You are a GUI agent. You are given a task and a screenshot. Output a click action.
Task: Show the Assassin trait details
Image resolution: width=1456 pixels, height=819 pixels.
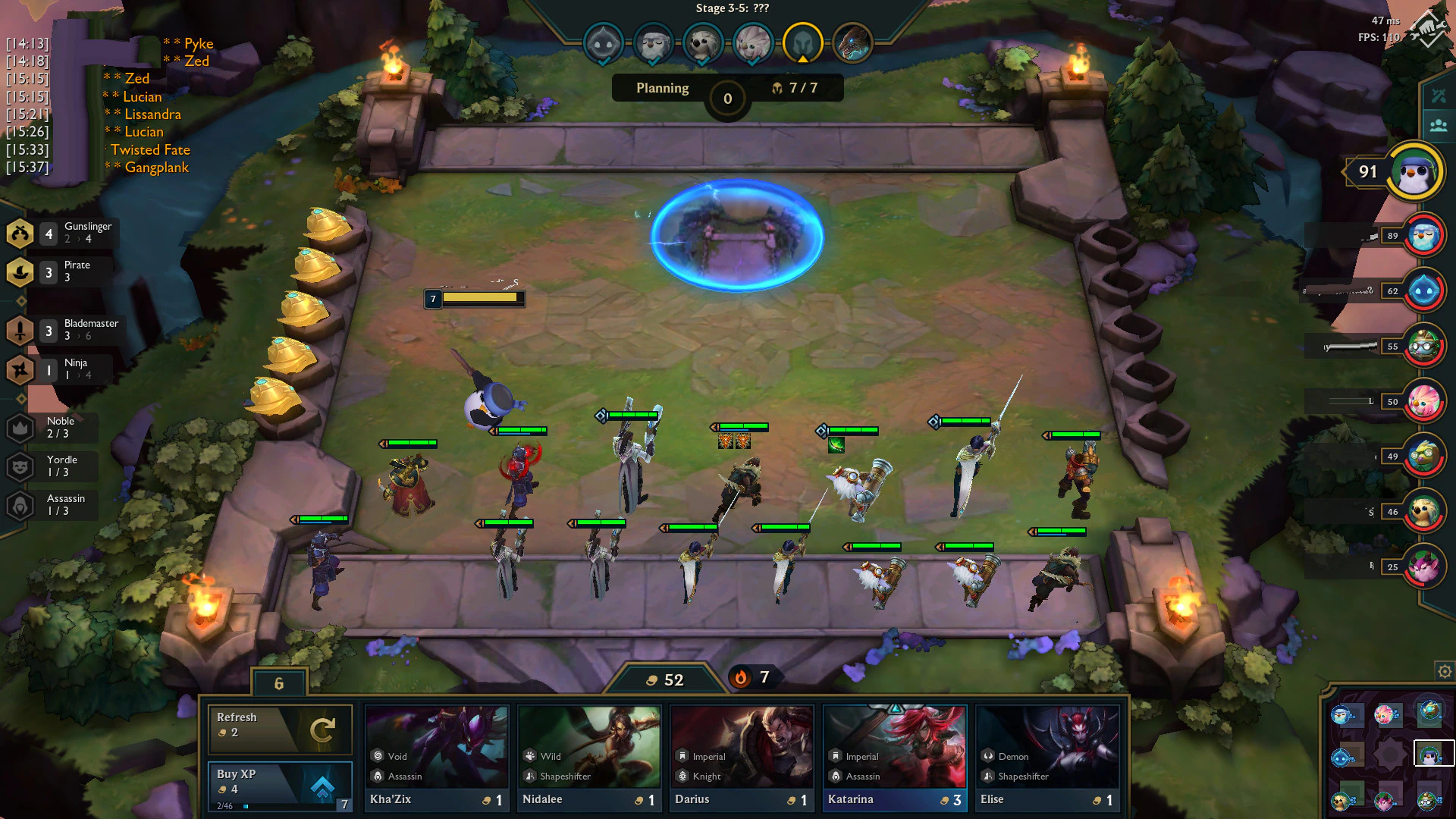point(52,505)
